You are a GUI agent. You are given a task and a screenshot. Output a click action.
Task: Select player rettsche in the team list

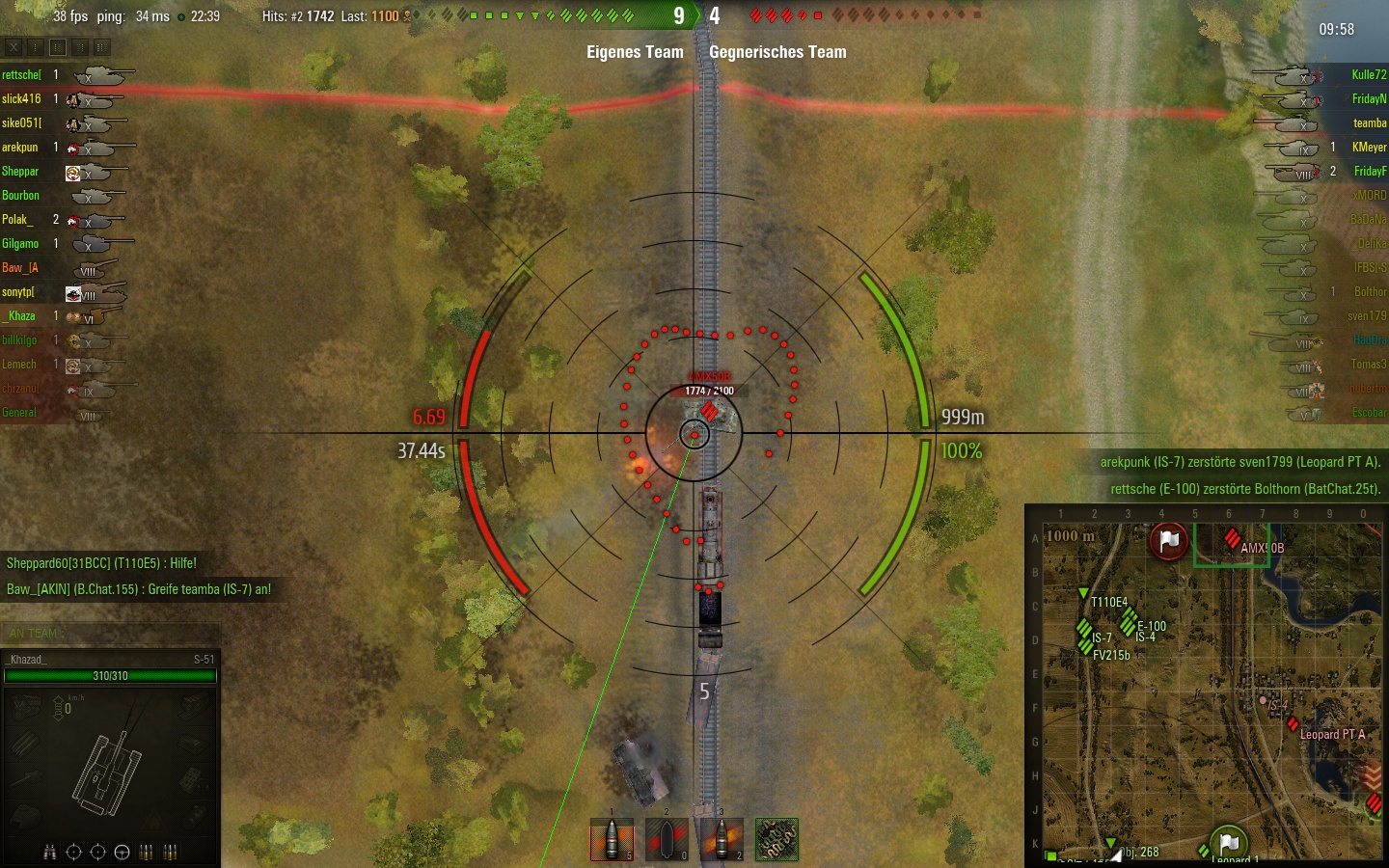click(21, 74)
